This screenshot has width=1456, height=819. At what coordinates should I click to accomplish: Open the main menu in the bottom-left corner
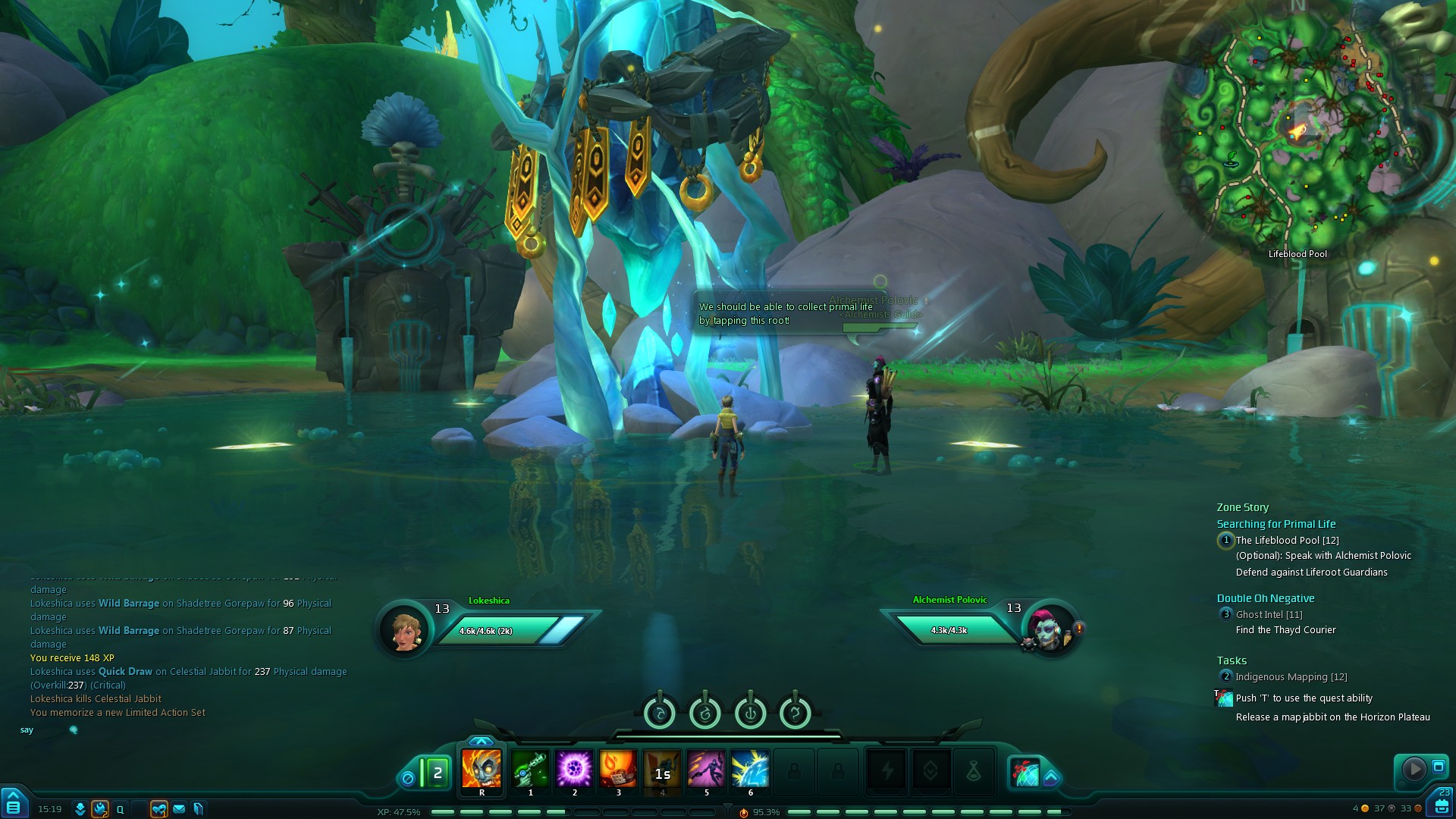click(14, 805)
